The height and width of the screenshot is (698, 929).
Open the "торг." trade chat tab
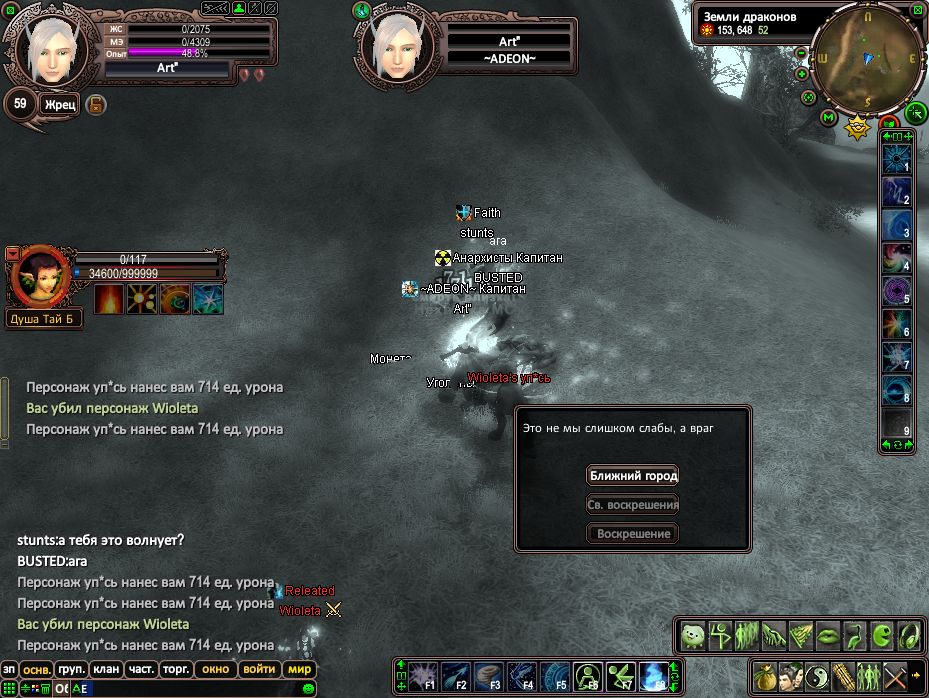[177, 669]
